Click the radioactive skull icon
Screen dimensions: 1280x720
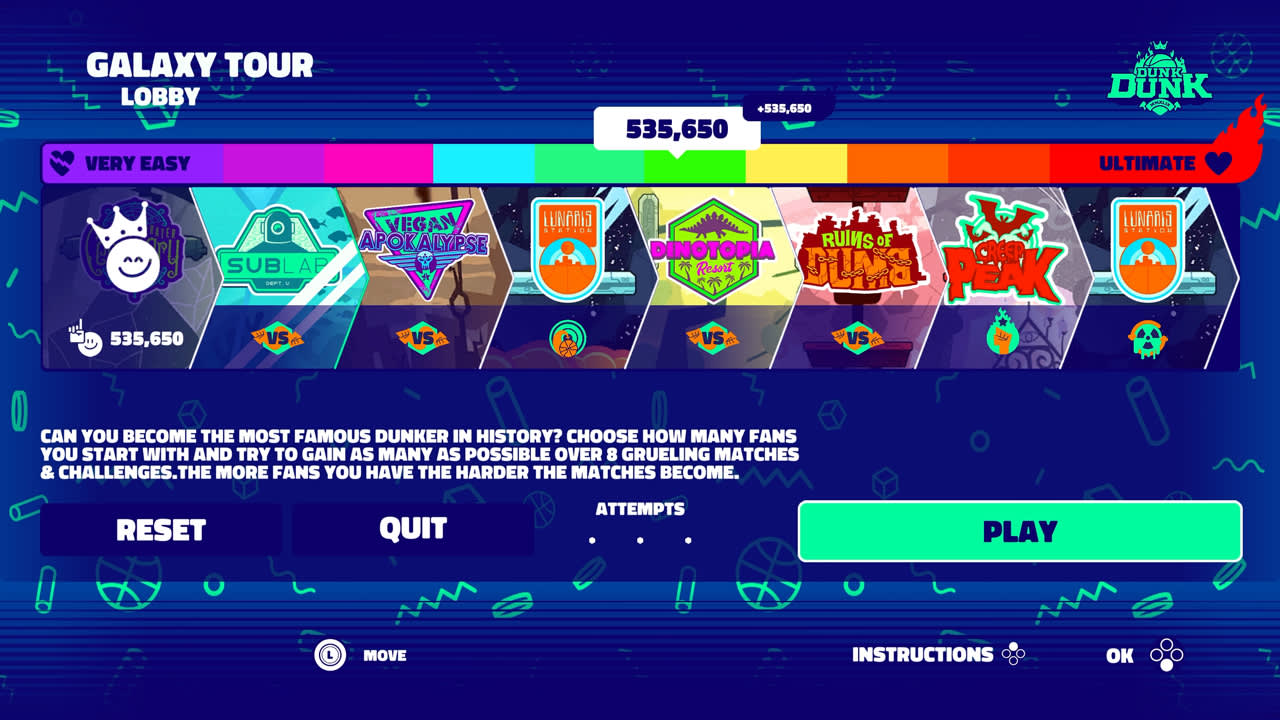pos(1148,340)
